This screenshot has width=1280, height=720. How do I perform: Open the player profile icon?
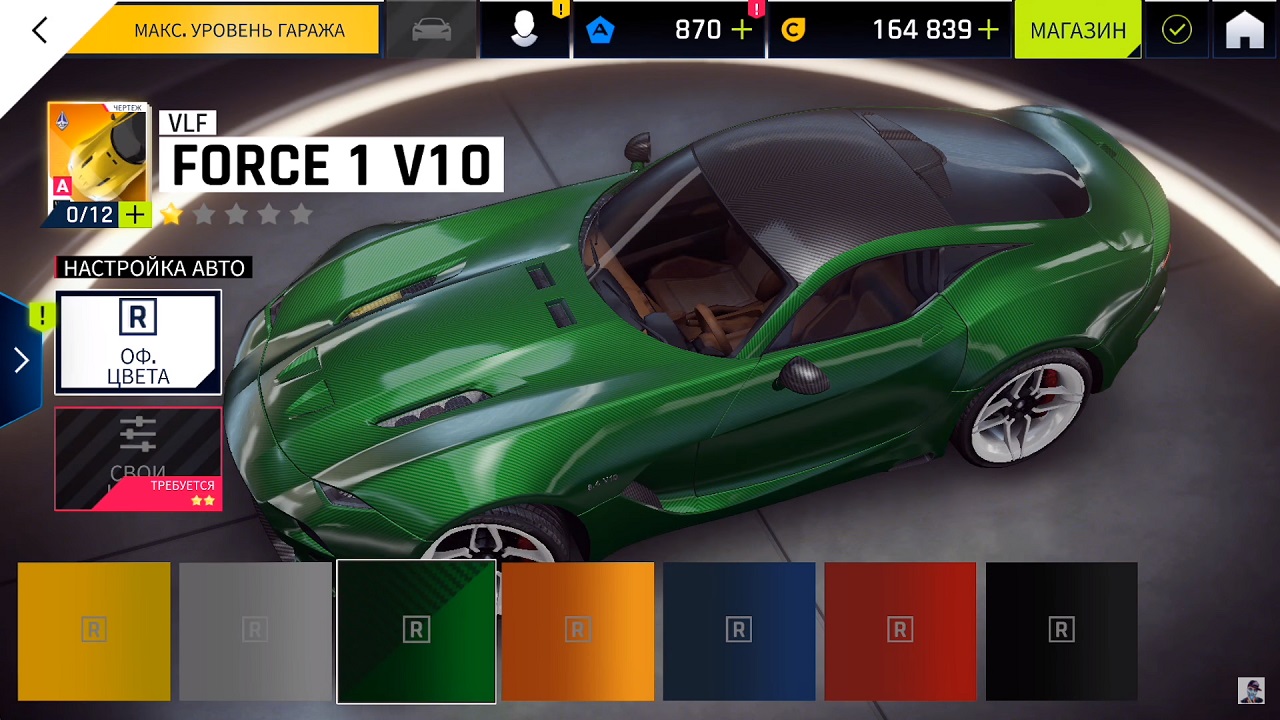tap(524, 30)
